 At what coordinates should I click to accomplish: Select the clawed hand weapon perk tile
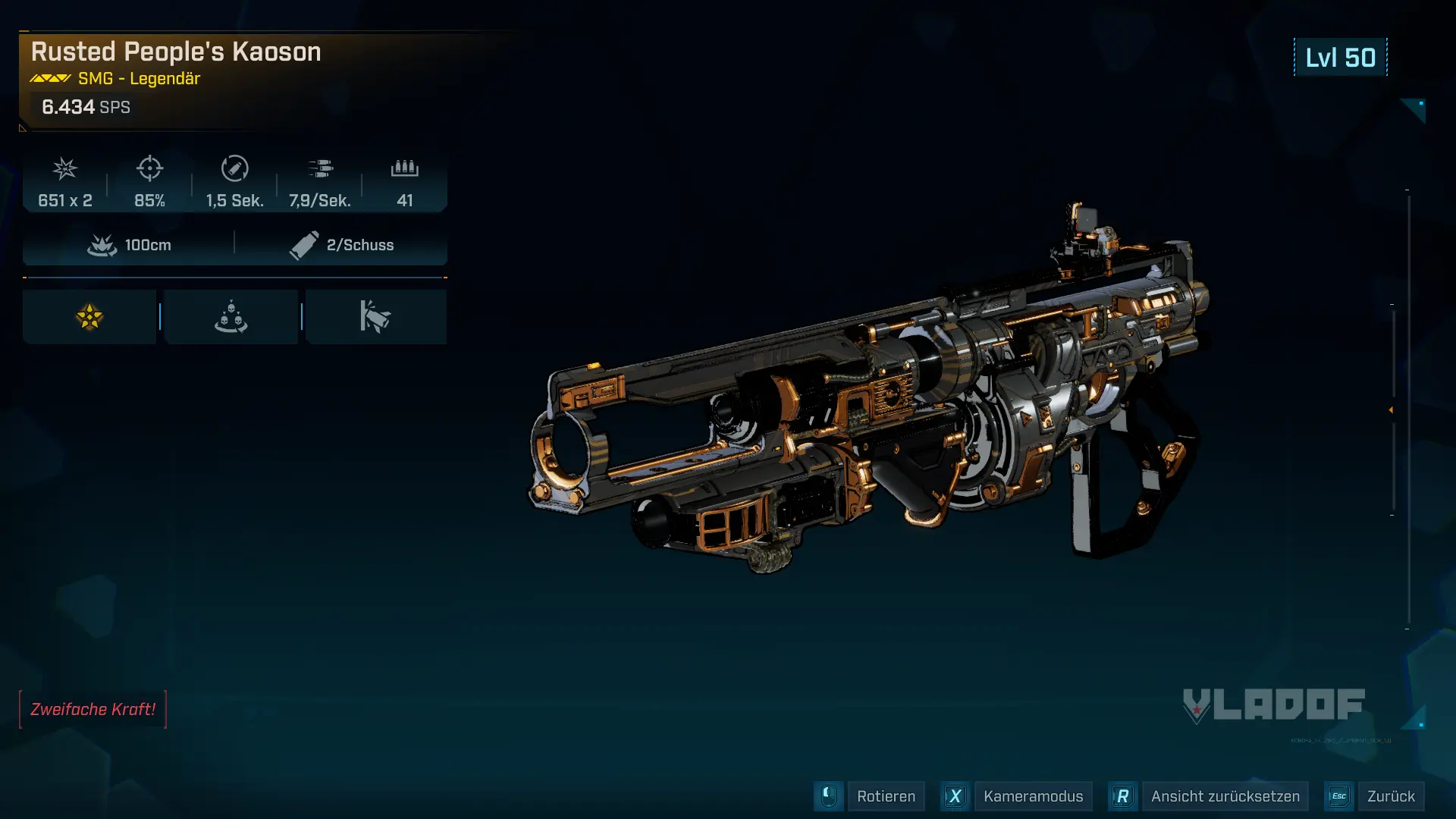[375, 317]
